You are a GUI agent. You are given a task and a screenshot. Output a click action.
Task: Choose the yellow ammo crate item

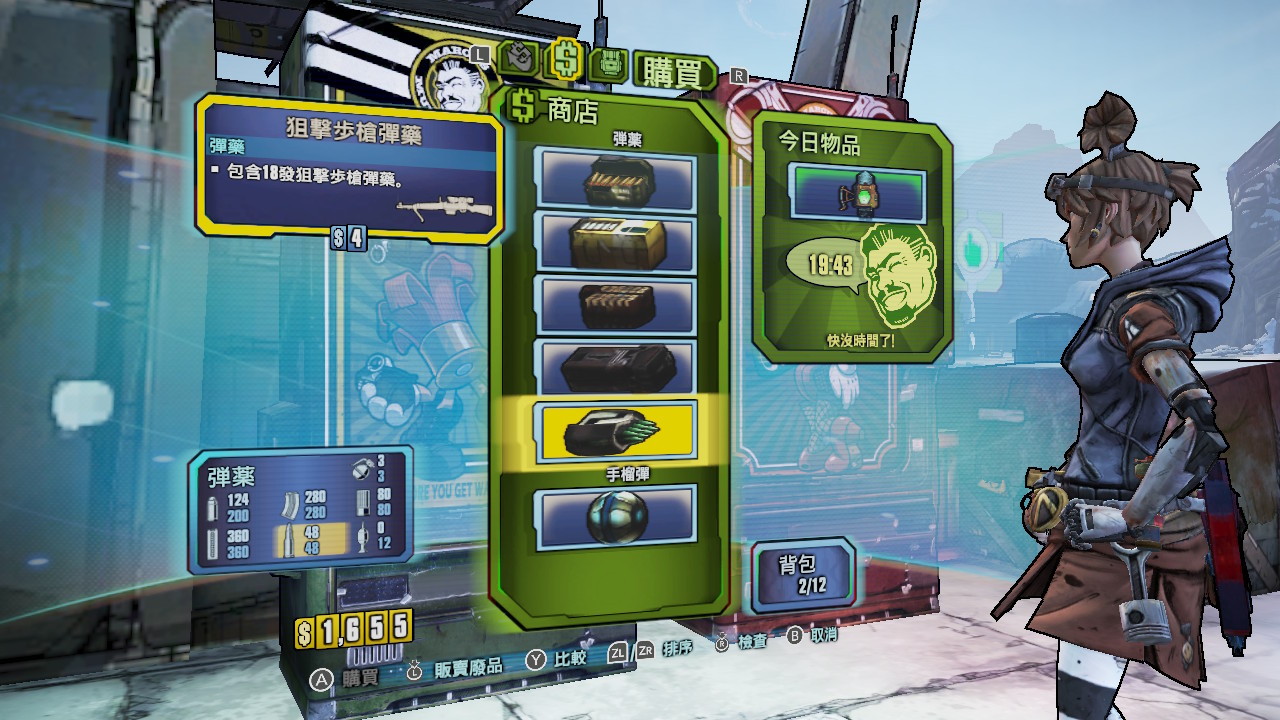pyautogui.click(x=615, y=244)
